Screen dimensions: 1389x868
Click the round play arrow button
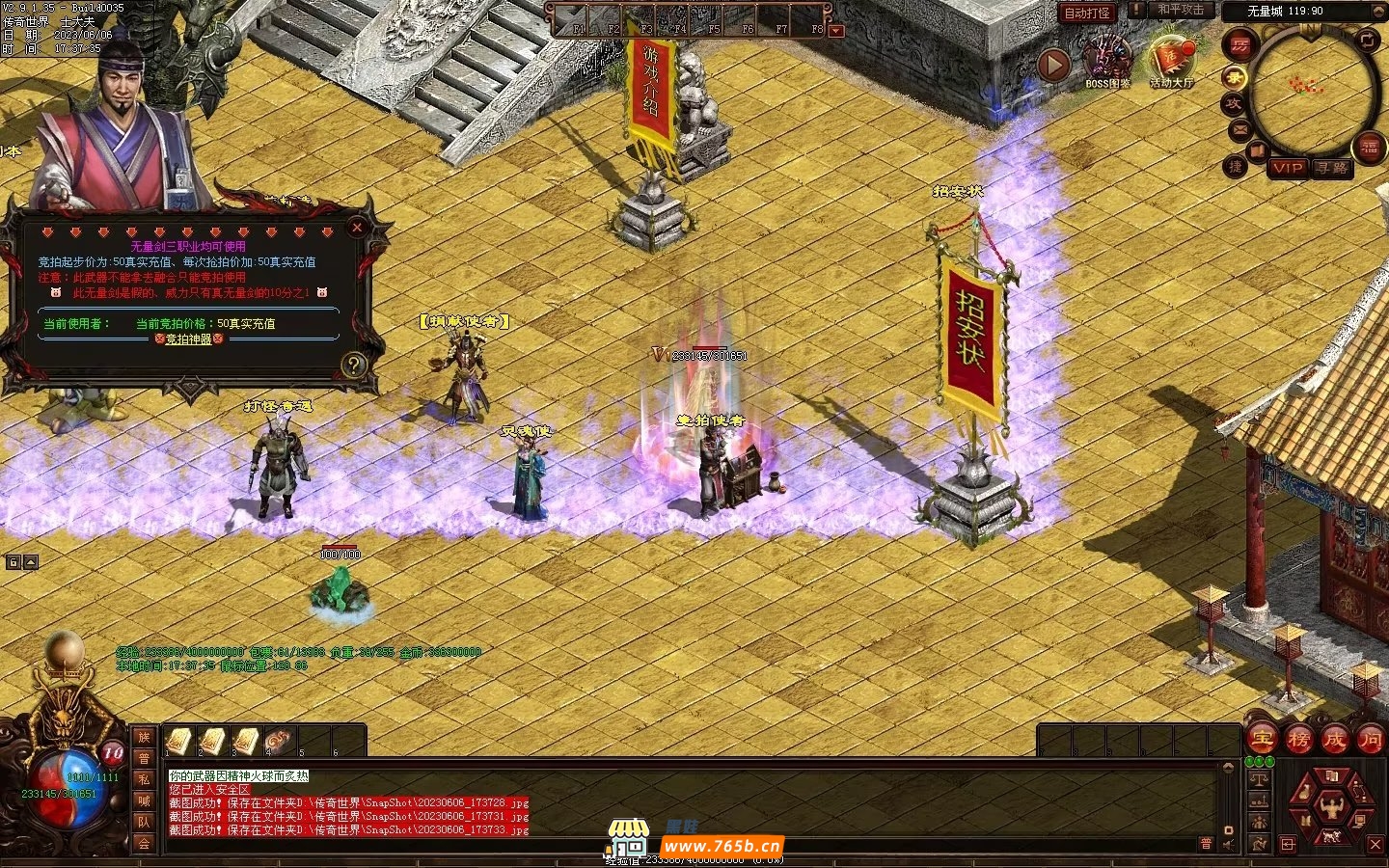point(1053,64)
